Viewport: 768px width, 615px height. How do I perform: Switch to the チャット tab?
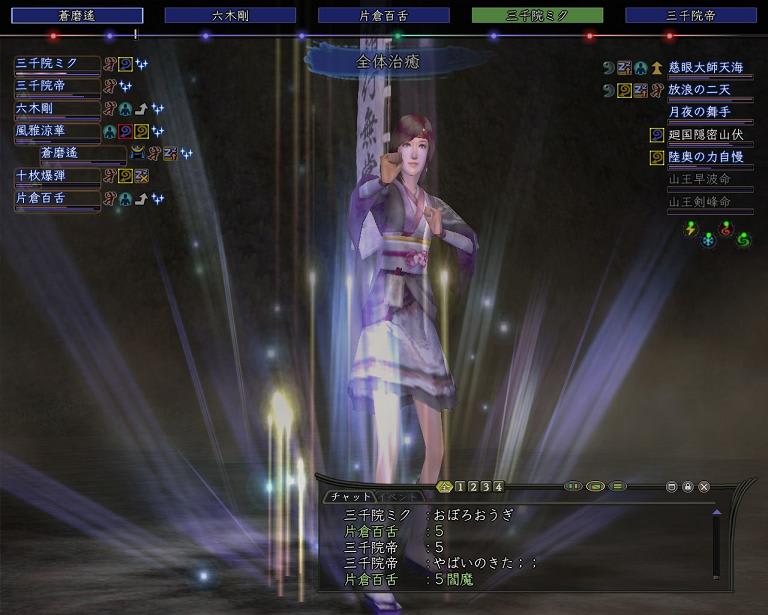coord(349,497)
